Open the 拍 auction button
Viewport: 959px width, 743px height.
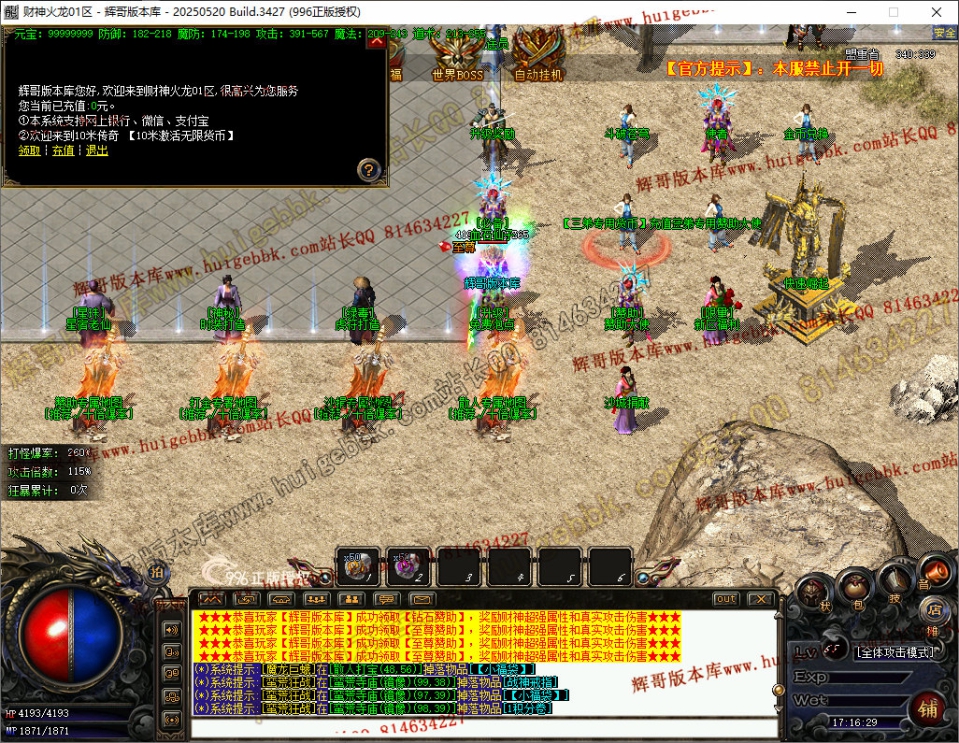156,571
